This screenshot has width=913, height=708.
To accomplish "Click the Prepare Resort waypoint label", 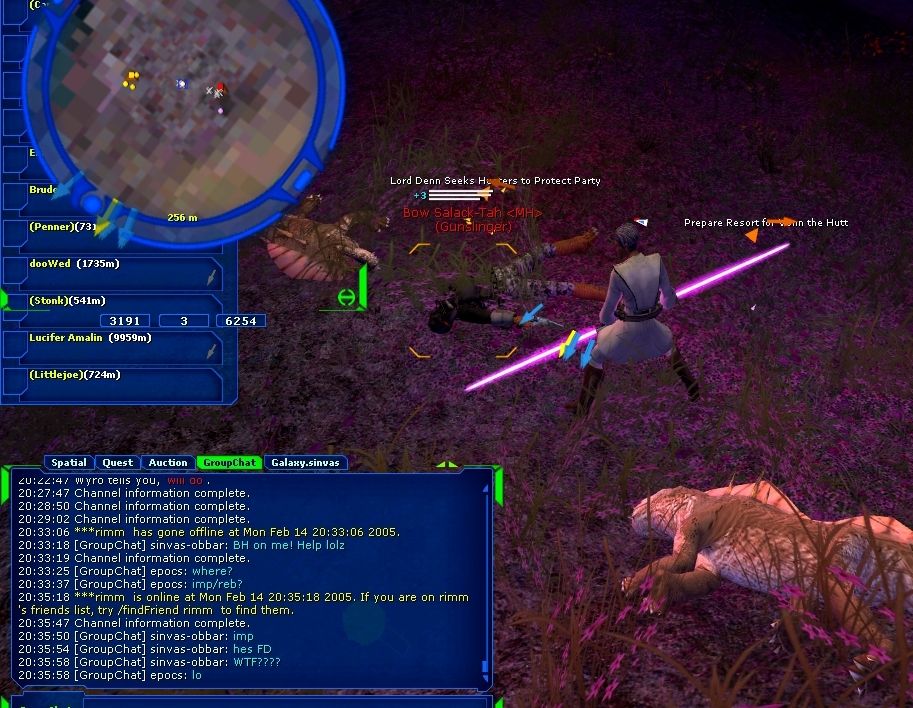I will pyautogui.click(x=765, y=223).
